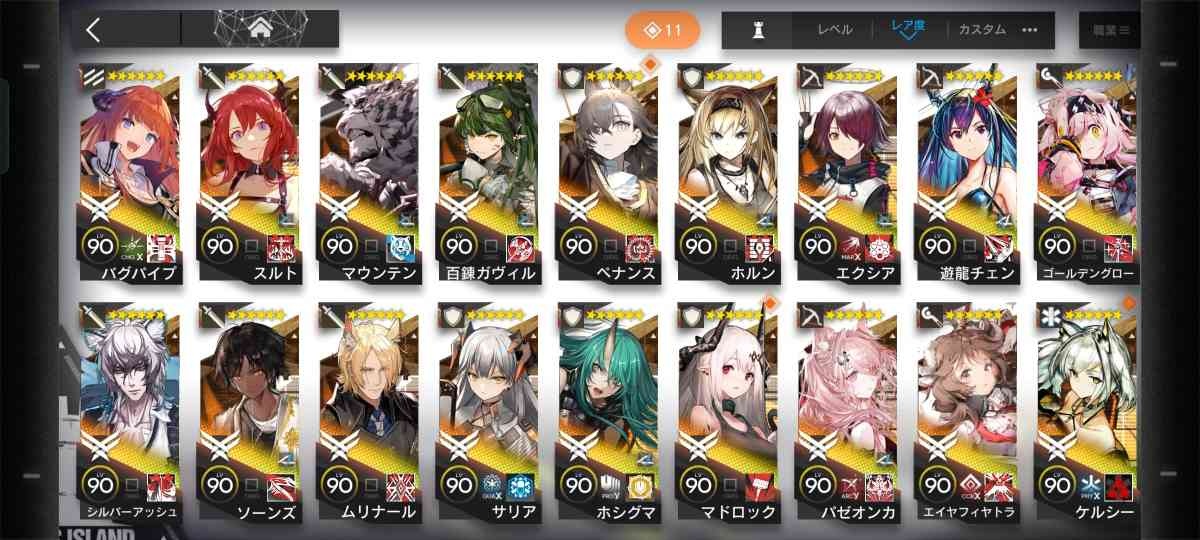Open the home menu
Image resolution: width=1200 pixels, height=540 pixels.
pyautogui.click(x=259, y=30)
